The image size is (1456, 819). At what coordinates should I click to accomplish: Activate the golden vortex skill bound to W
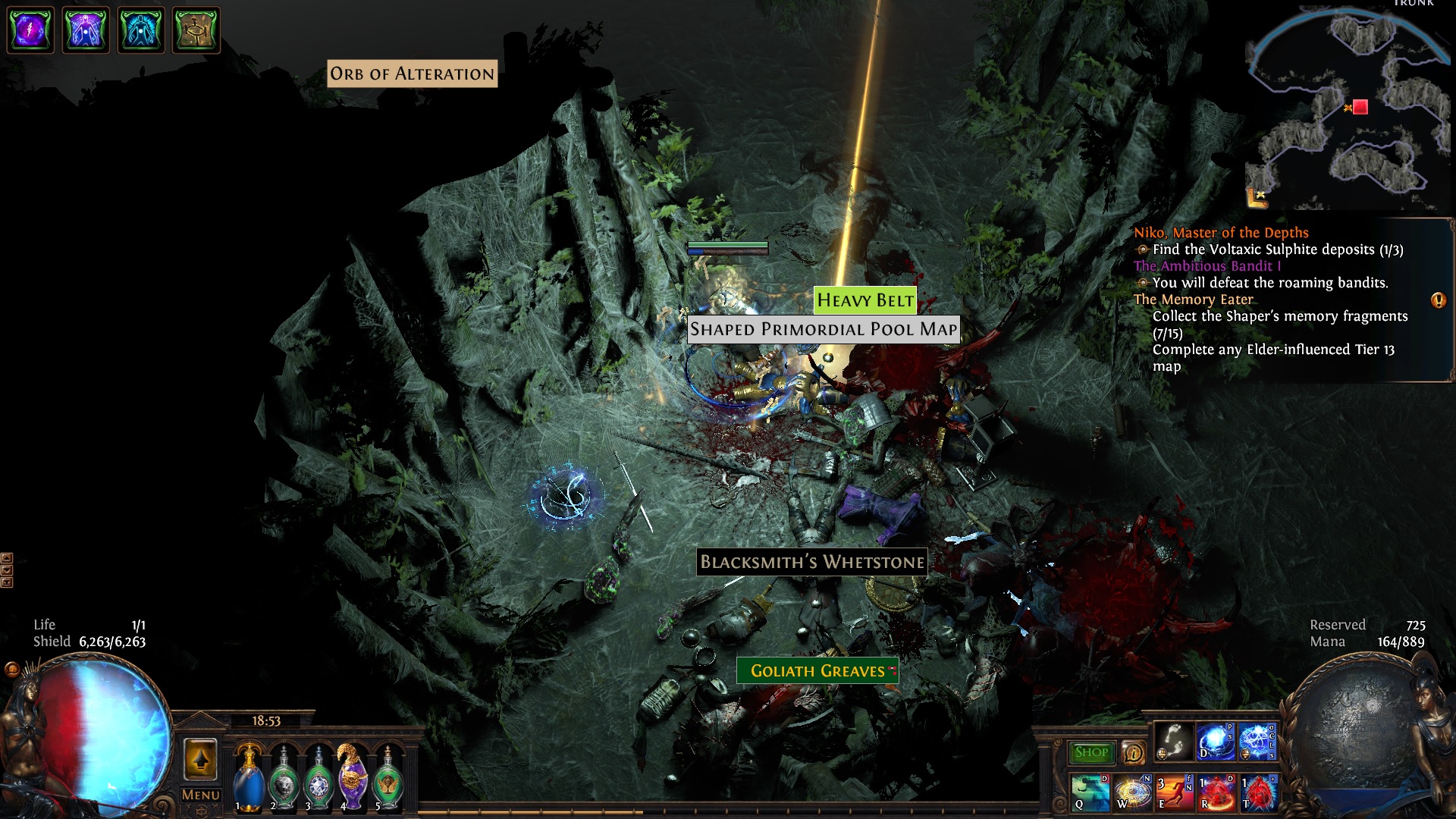[x=1132, y=792]
